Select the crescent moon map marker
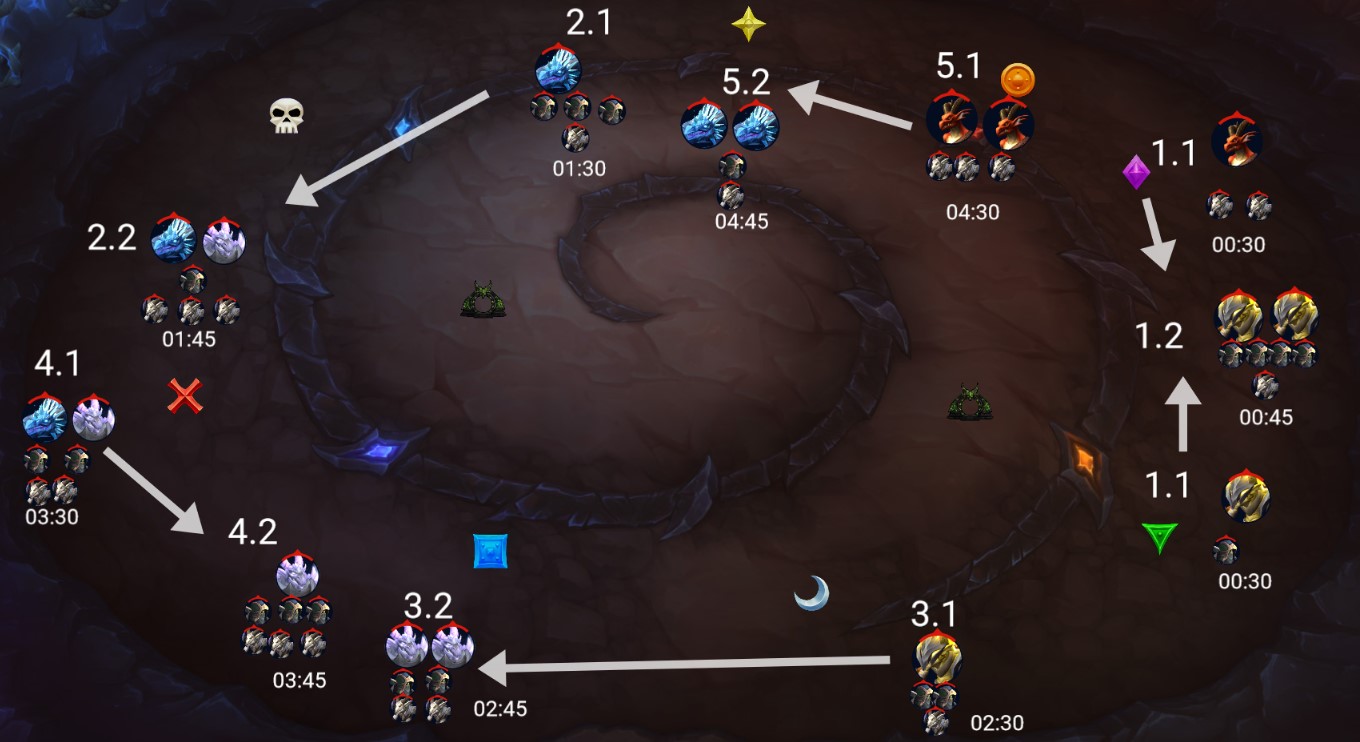The image size is (1360, 742). 811,593
